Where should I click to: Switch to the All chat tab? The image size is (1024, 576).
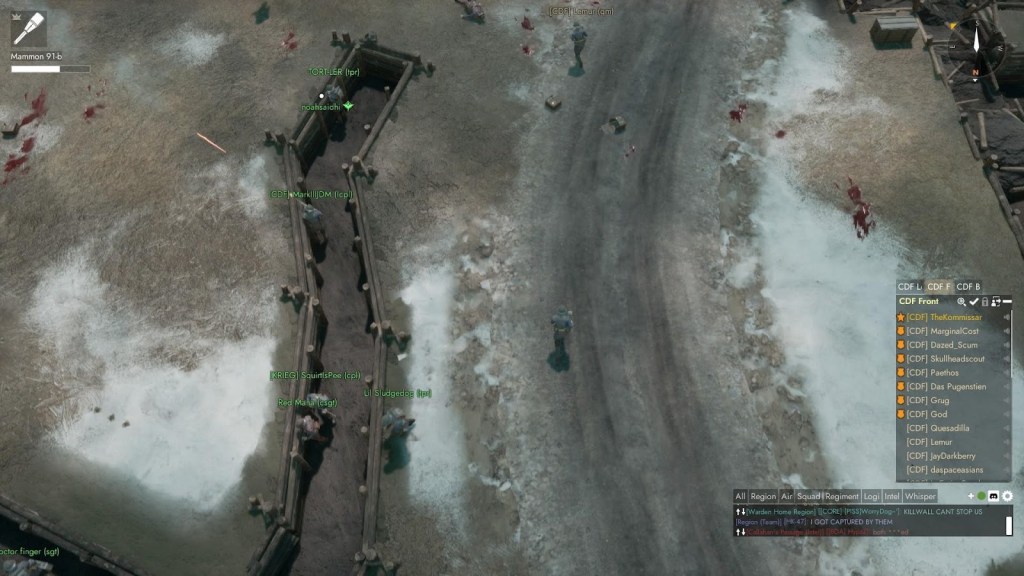pyautogui.click(x=740, y=496)
